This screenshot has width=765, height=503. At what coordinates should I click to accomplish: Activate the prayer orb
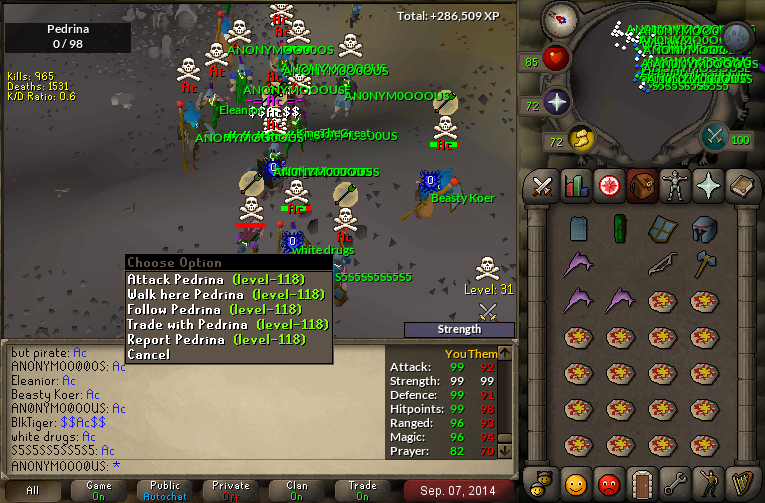[556, 102]
